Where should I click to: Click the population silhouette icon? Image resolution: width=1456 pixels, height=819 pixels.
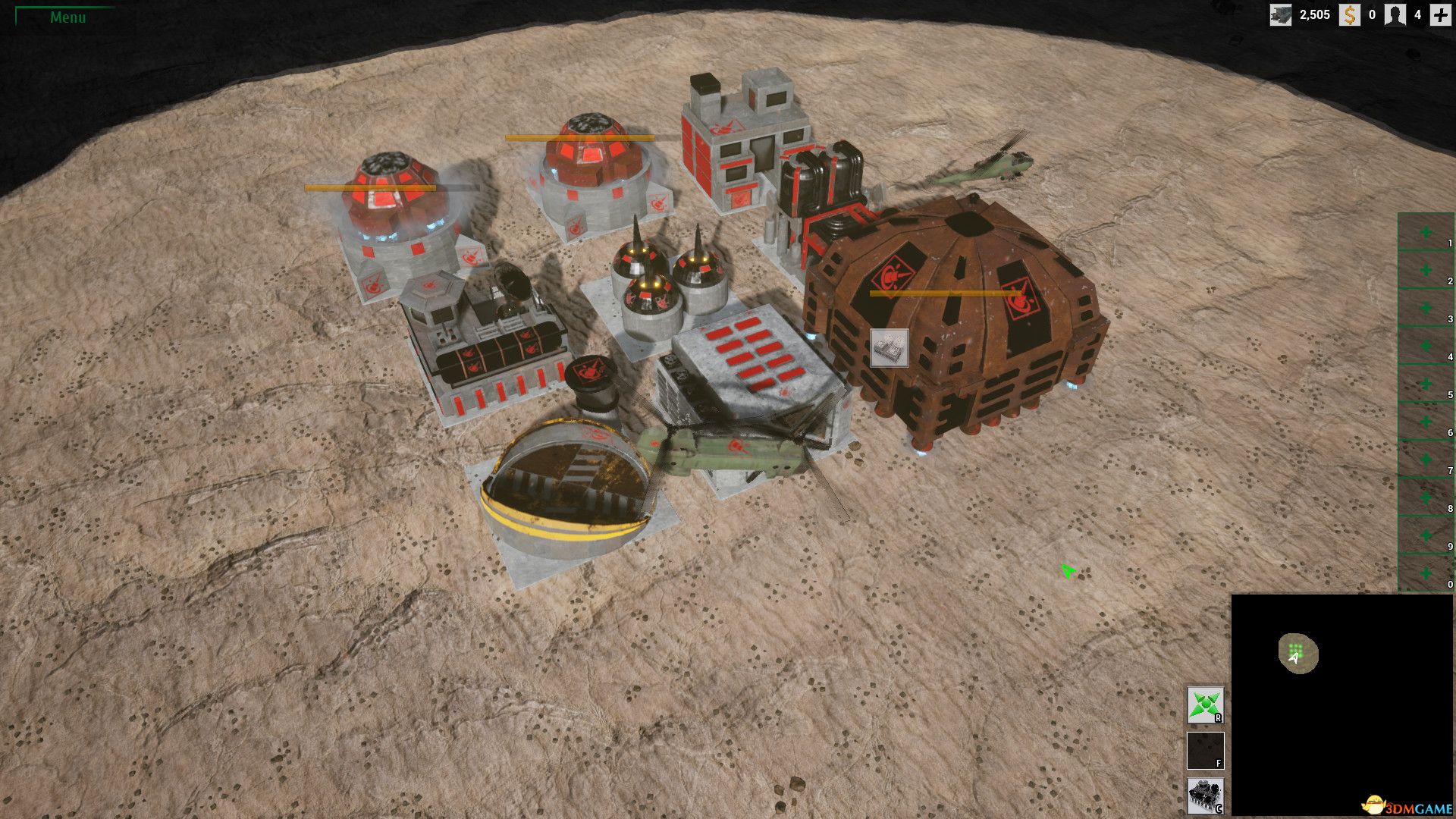(1395, 14)
